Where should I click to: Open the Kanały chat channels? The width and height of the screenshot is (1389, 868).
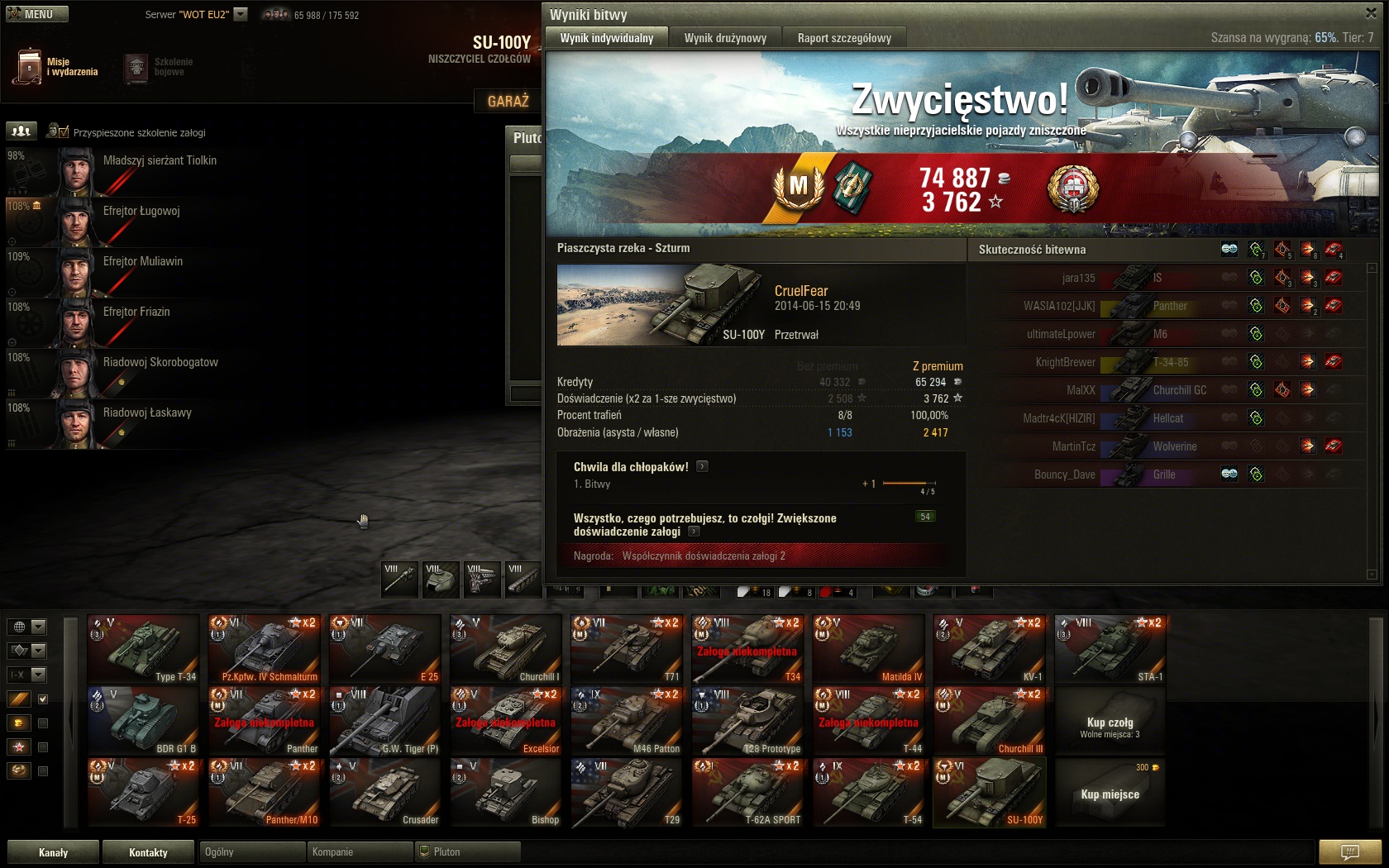coord(54,852)
